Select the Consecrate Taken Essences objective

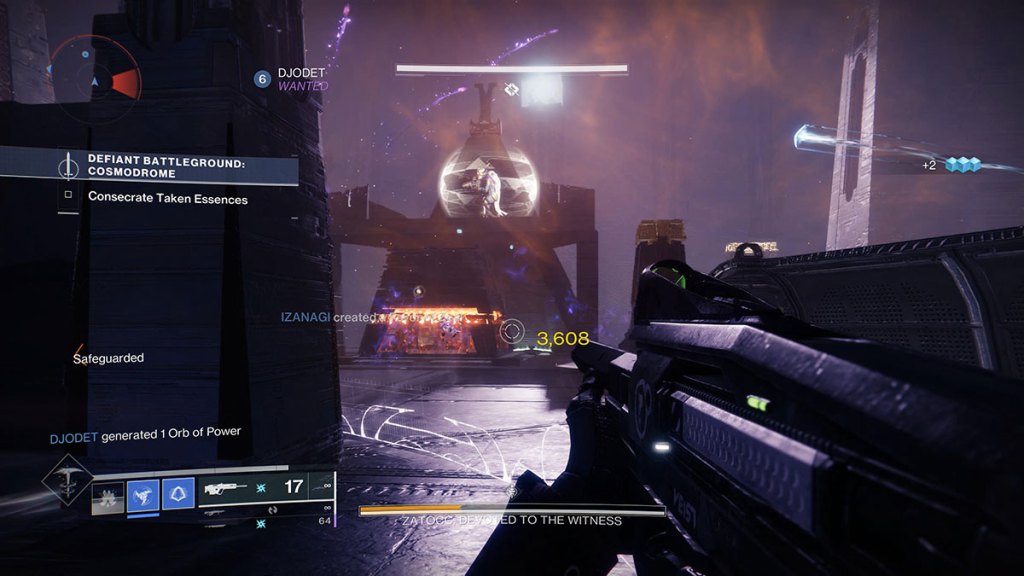[x=167, y=197]
